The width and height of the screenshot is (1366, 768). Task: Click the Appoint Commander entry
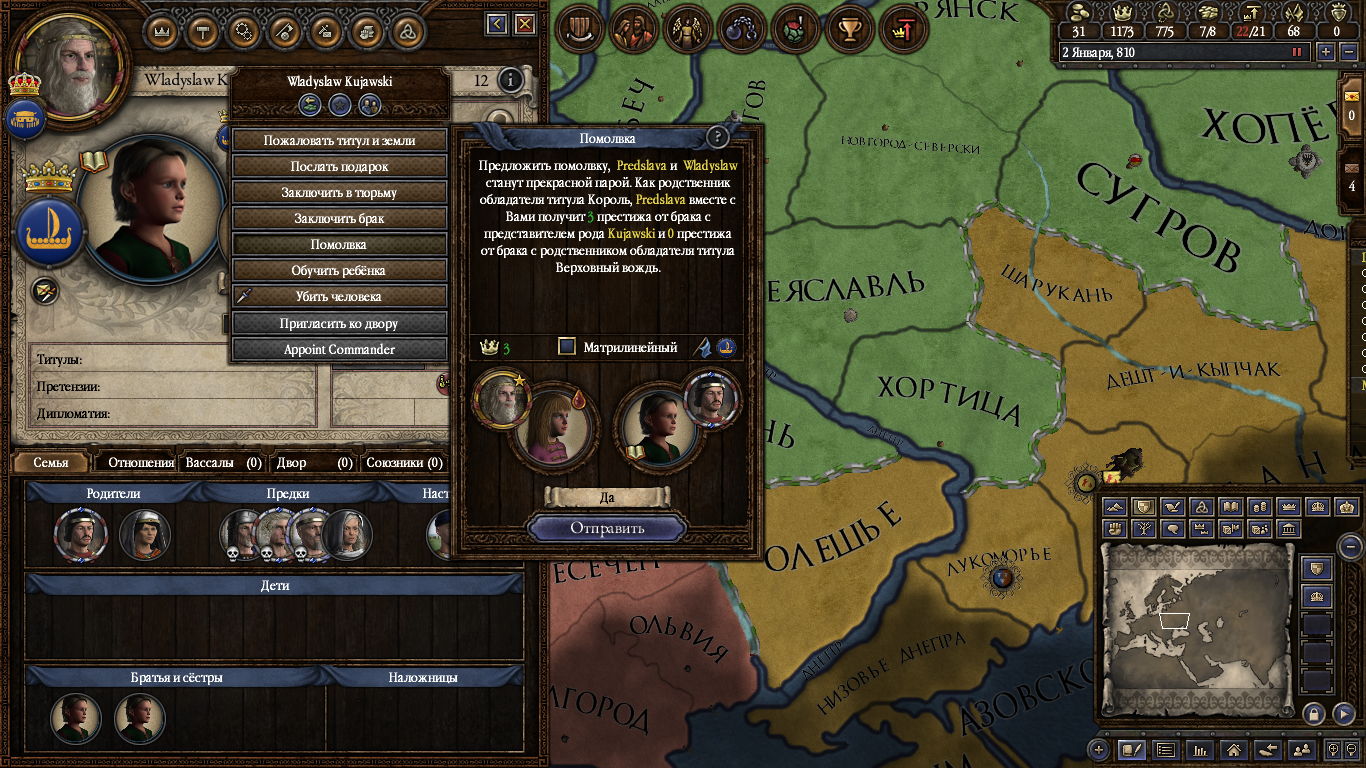tap(339, 350)
